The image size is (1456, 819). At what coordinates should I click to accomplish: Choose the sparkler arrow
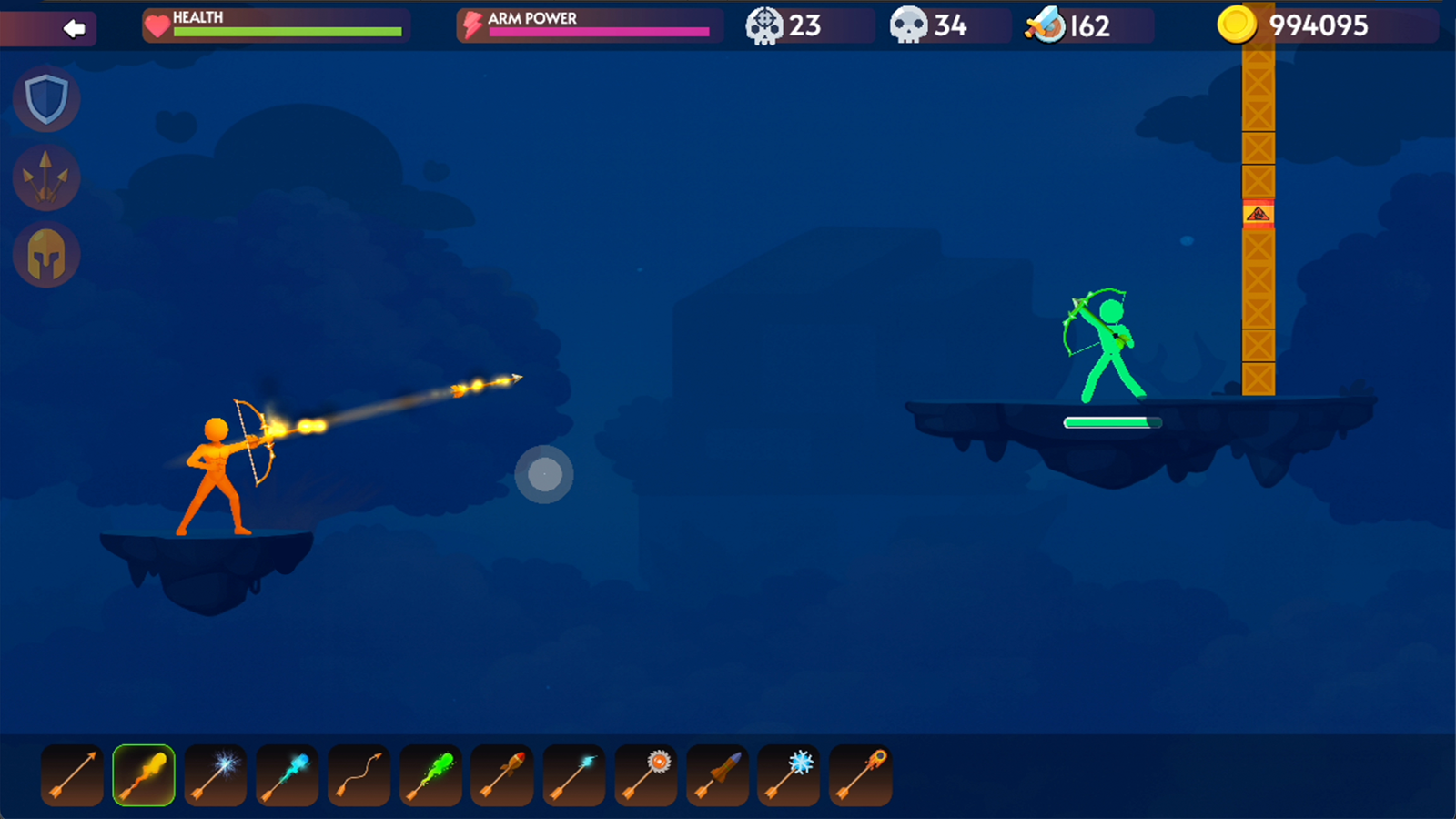click(215, 775)
